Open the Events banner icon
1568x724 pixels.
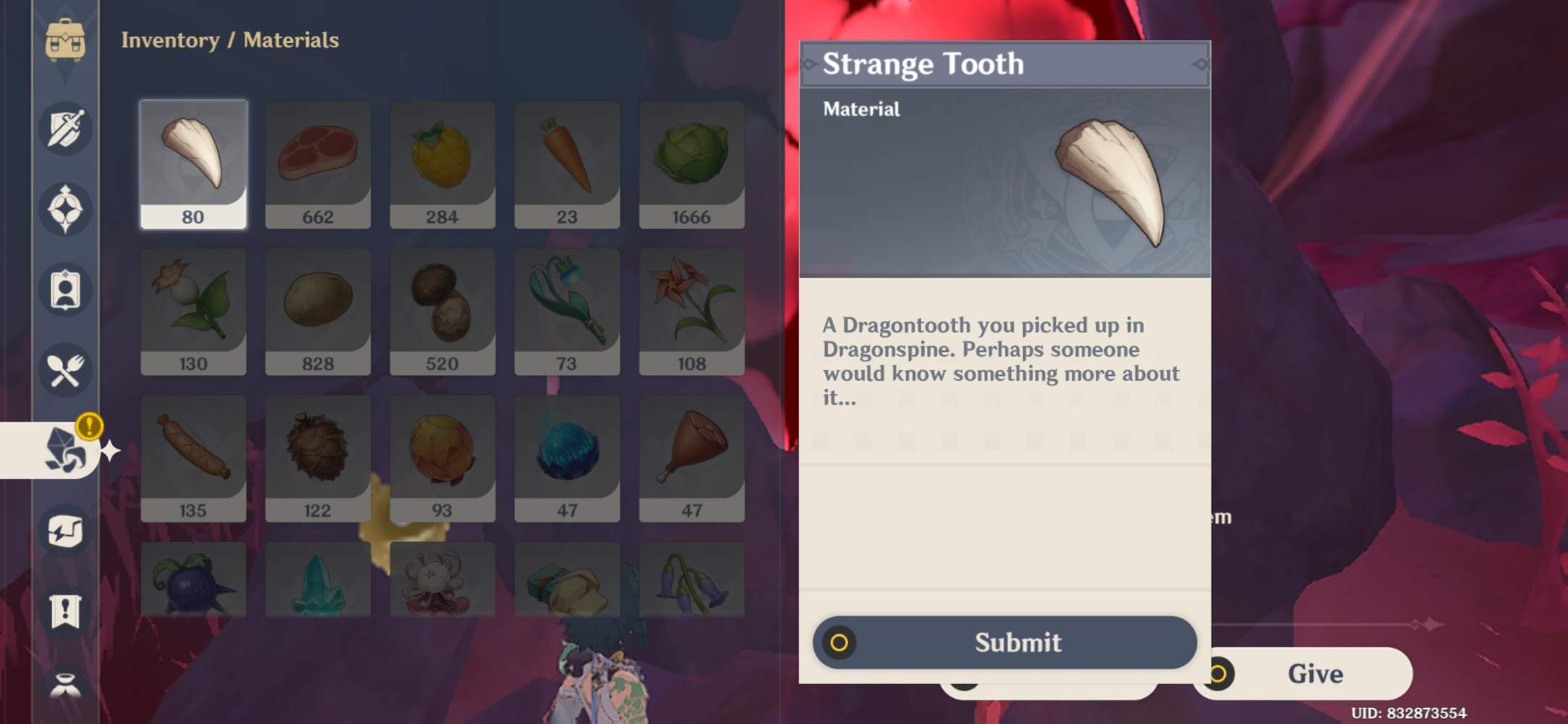[66, 612]
